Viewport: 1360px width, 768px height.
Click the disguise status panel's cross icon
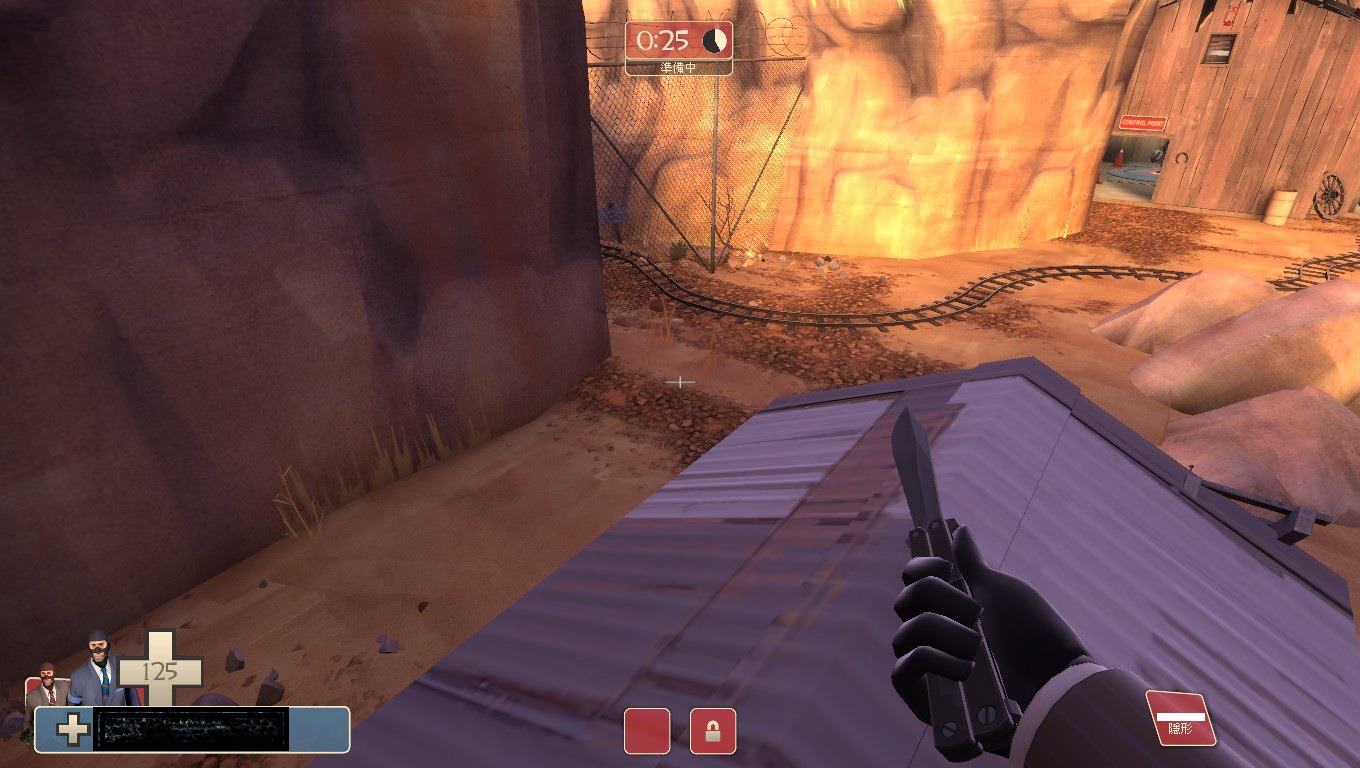pyautogui.click(x=72, y=729)
